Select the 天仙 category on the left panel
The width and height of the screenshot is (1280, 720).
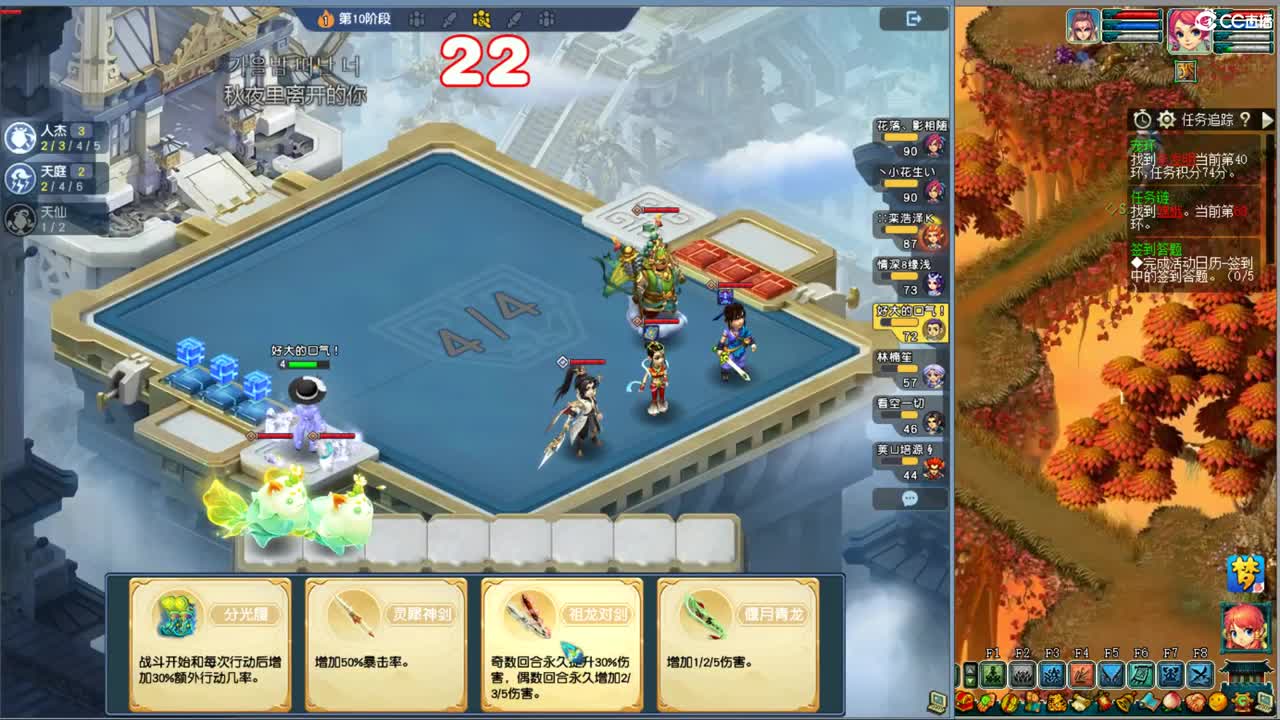tap(19, 217)
